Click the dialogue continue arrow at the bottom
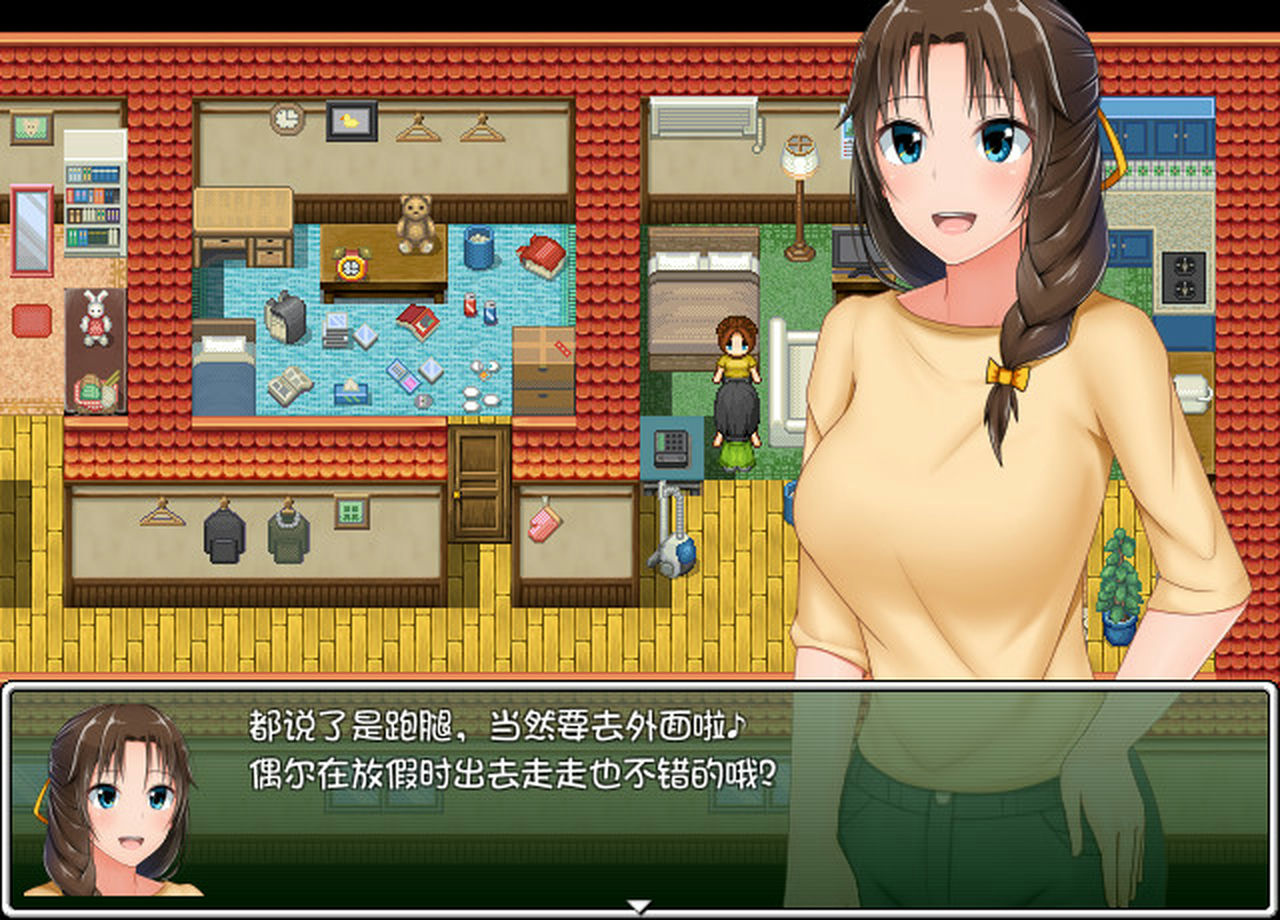The width and height of the screenshot is (1280, 920). click(x=638, y=905)
